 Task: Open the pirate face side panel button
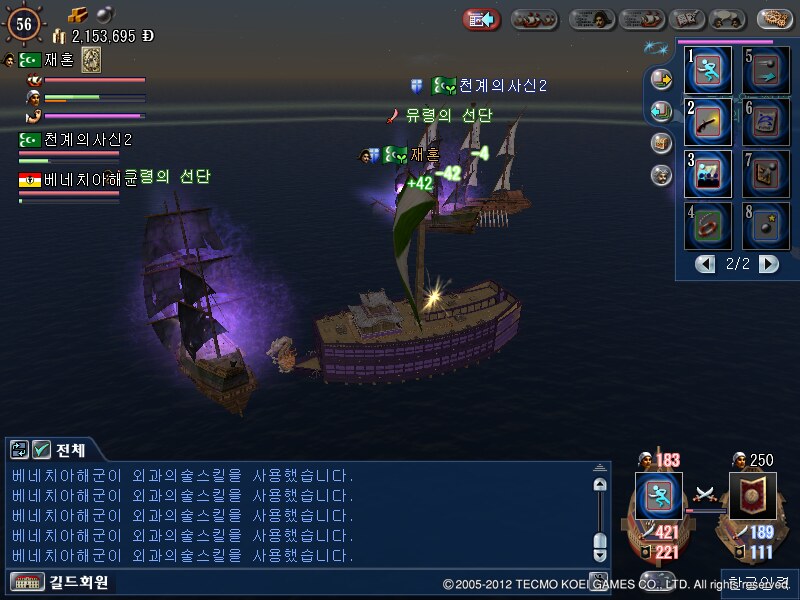click(661, 175)
